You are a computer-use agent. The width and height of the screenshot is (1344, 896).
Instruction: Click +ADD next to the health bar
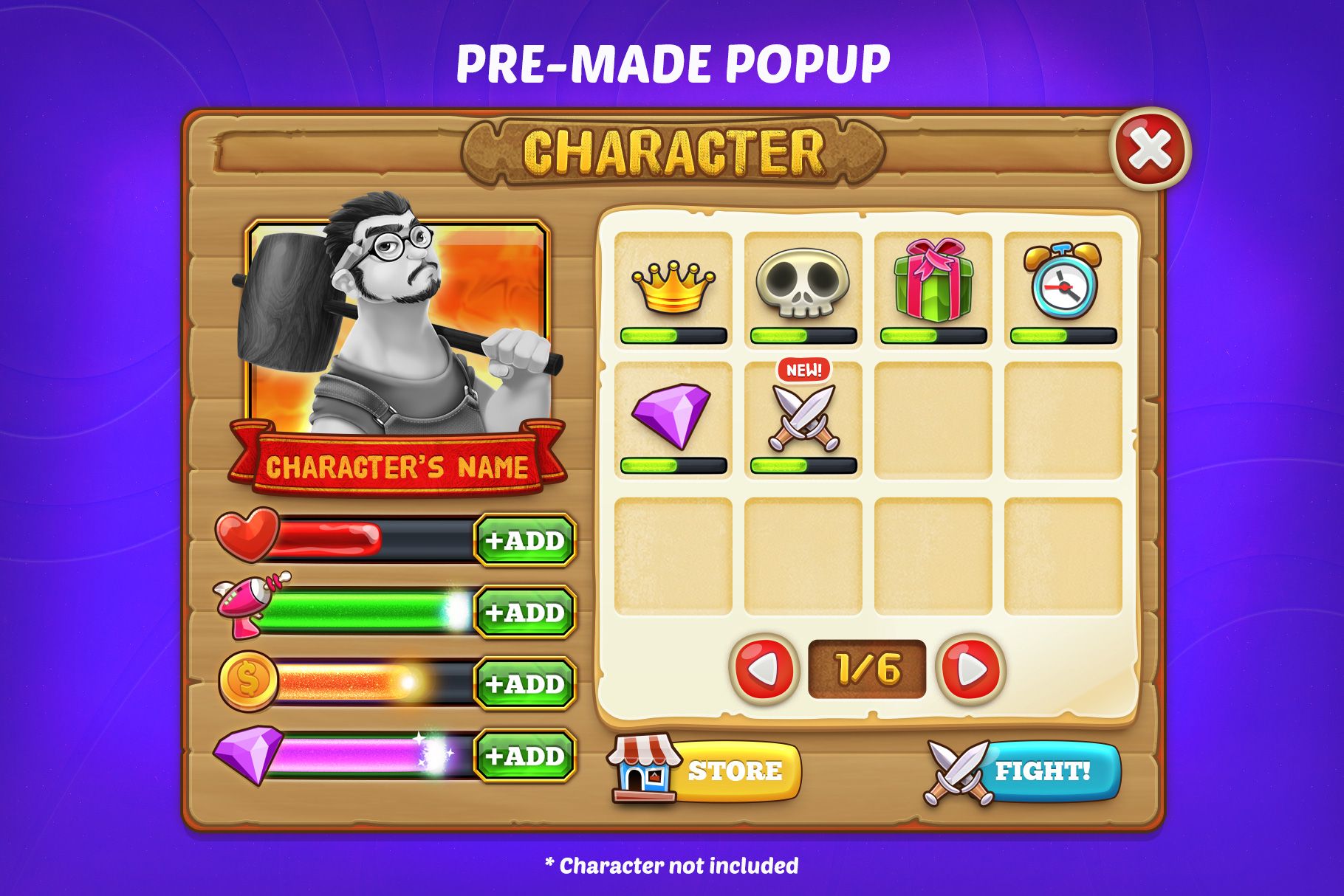525,540
